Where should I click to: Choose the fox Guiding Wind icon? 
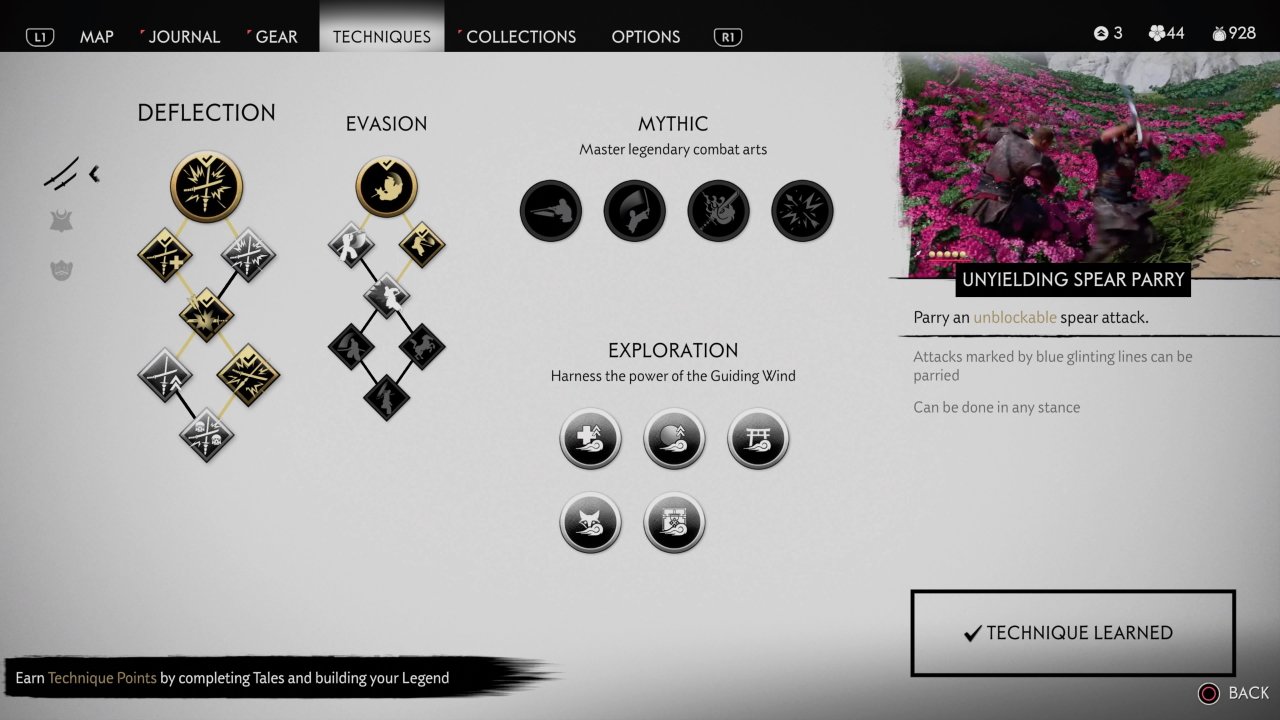(590, 523)
